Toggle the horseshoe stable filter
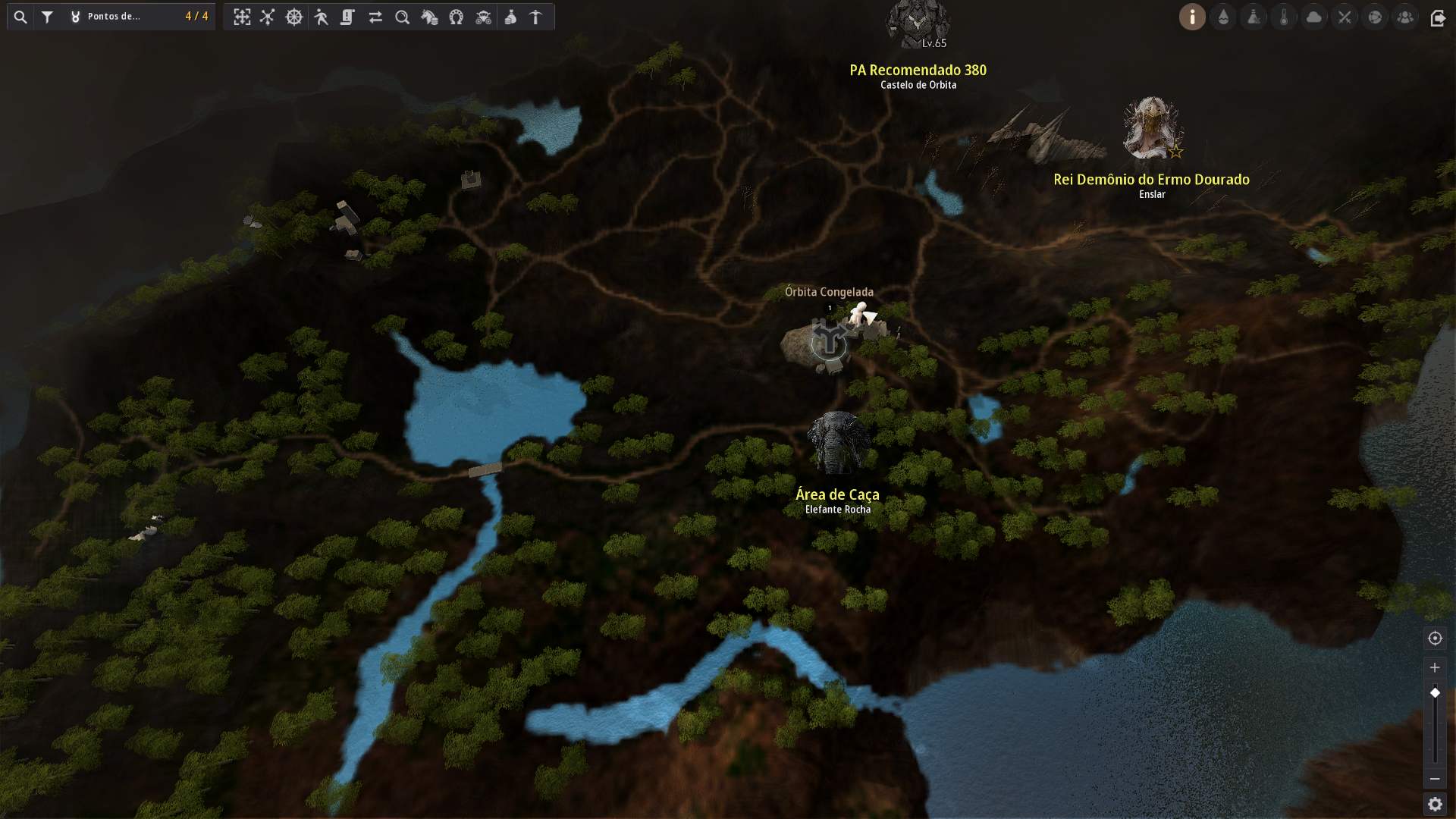The image size is (1456, 819). [x=457, y=17]
